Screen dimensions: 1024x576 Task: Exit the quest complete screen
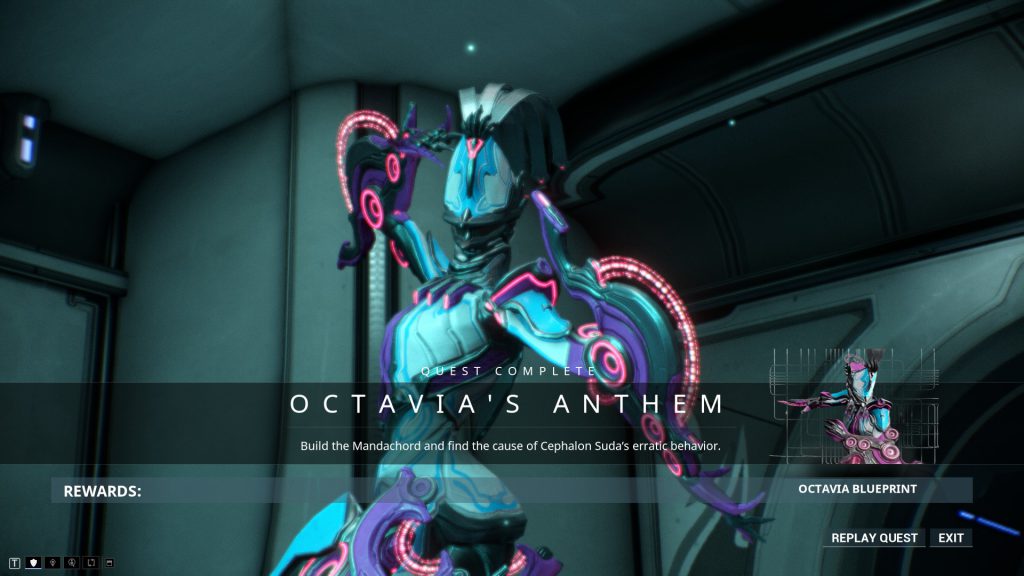click(951, 538)
